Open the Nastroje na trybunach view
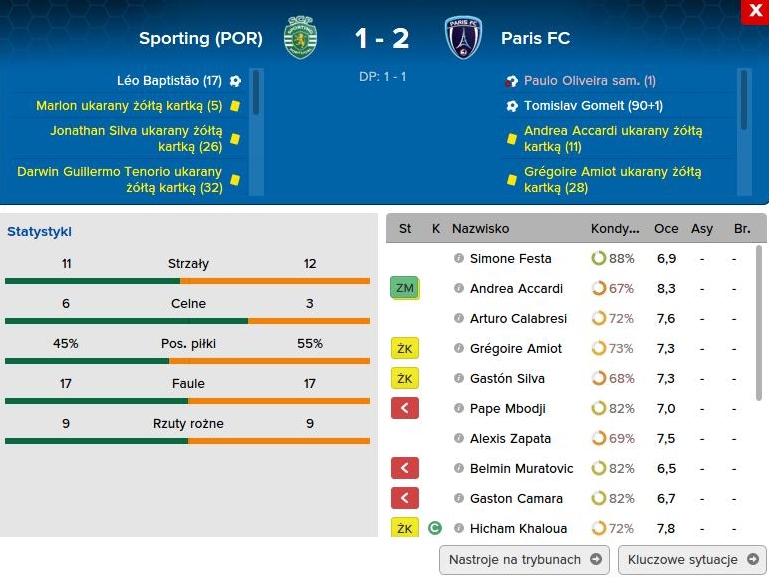 click(524, 560)
